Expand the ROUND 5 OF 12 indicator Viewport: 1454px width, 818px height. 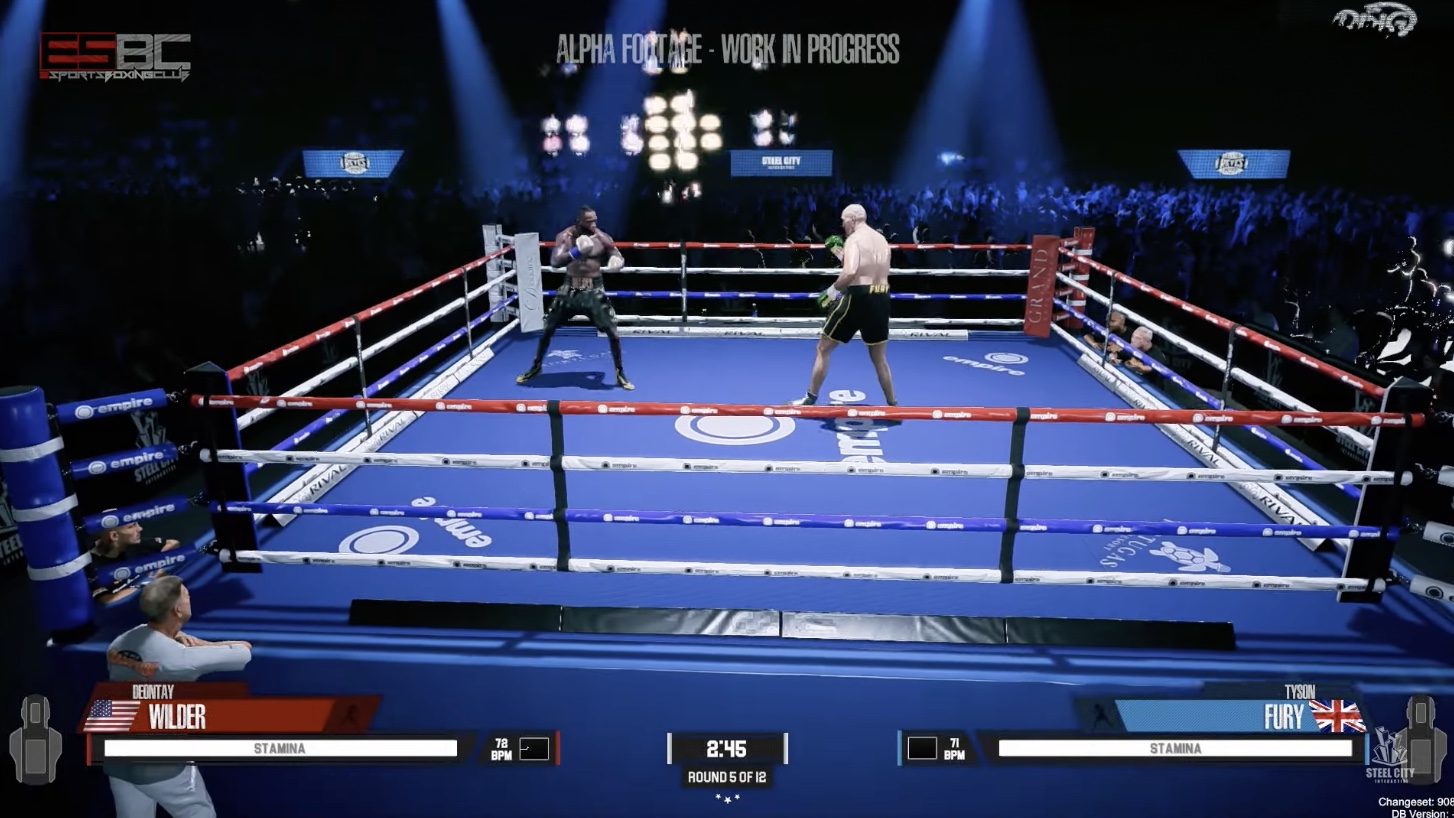[727, 779]
